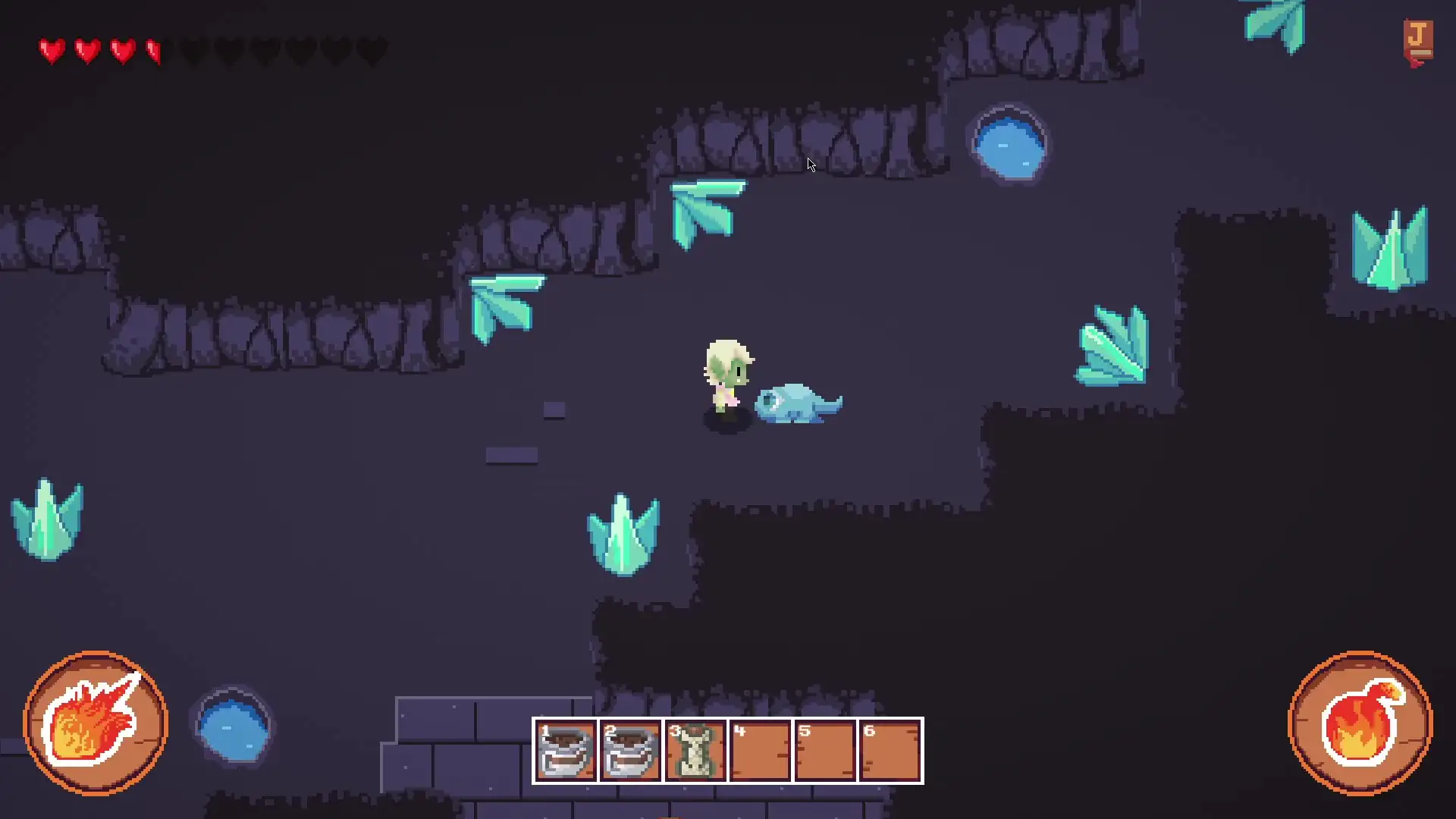Select empty hotbar slot 4

coord(760,751)
